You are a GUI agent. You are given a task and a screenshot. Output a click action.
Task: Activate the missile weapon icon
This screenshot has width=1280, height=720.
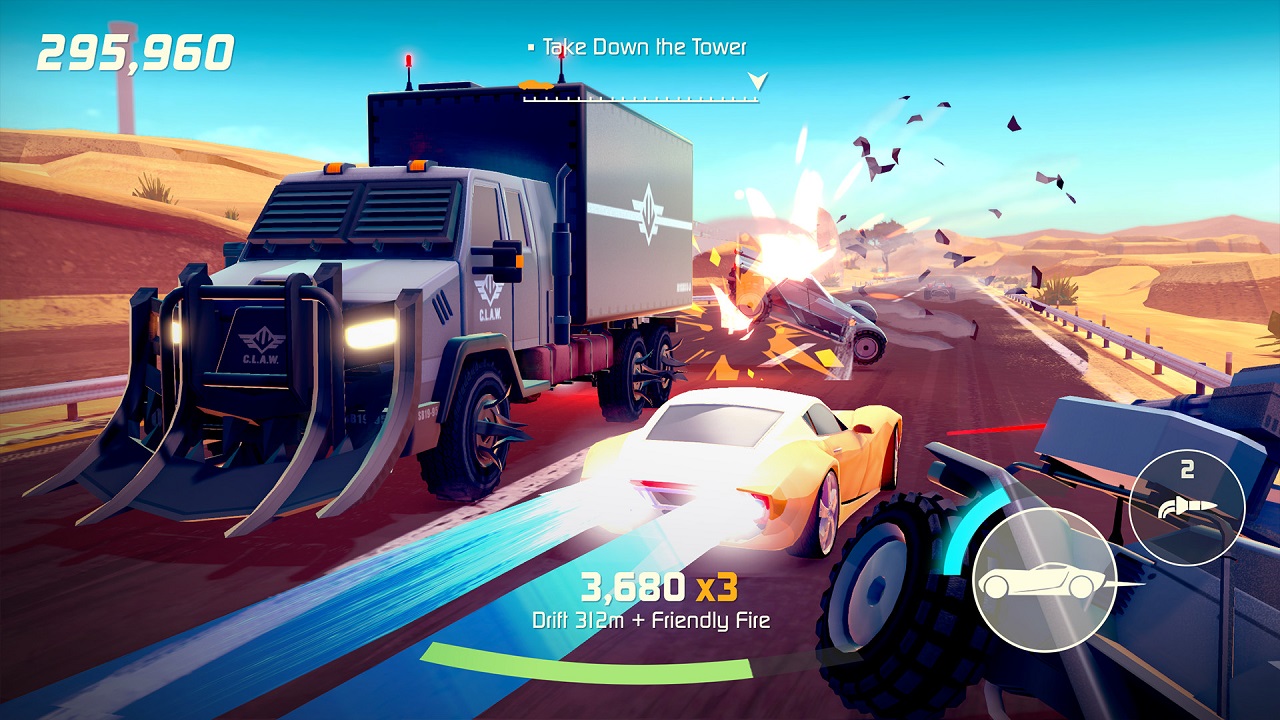coord(1186,508)
